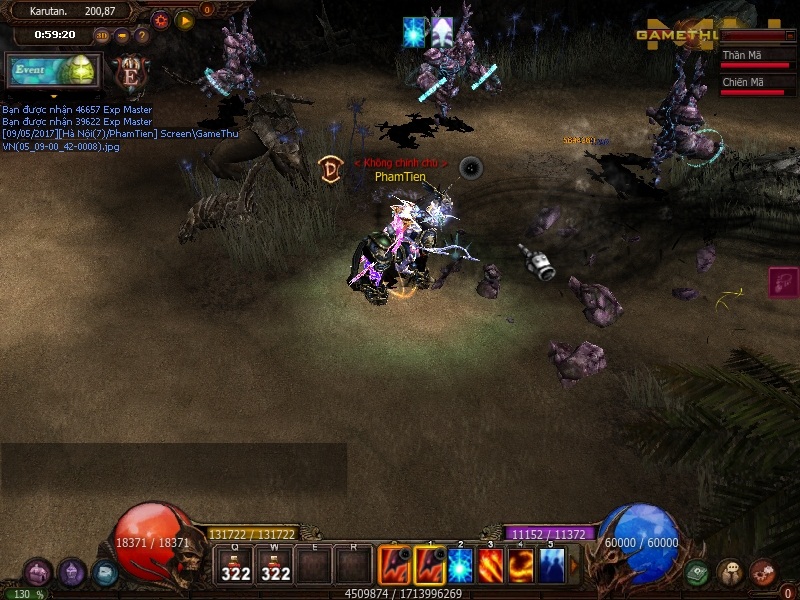Image resolution: width=800 pixels, height=600 pixels.
Task: Use the W slot red potion
Action: pos(276,567)
